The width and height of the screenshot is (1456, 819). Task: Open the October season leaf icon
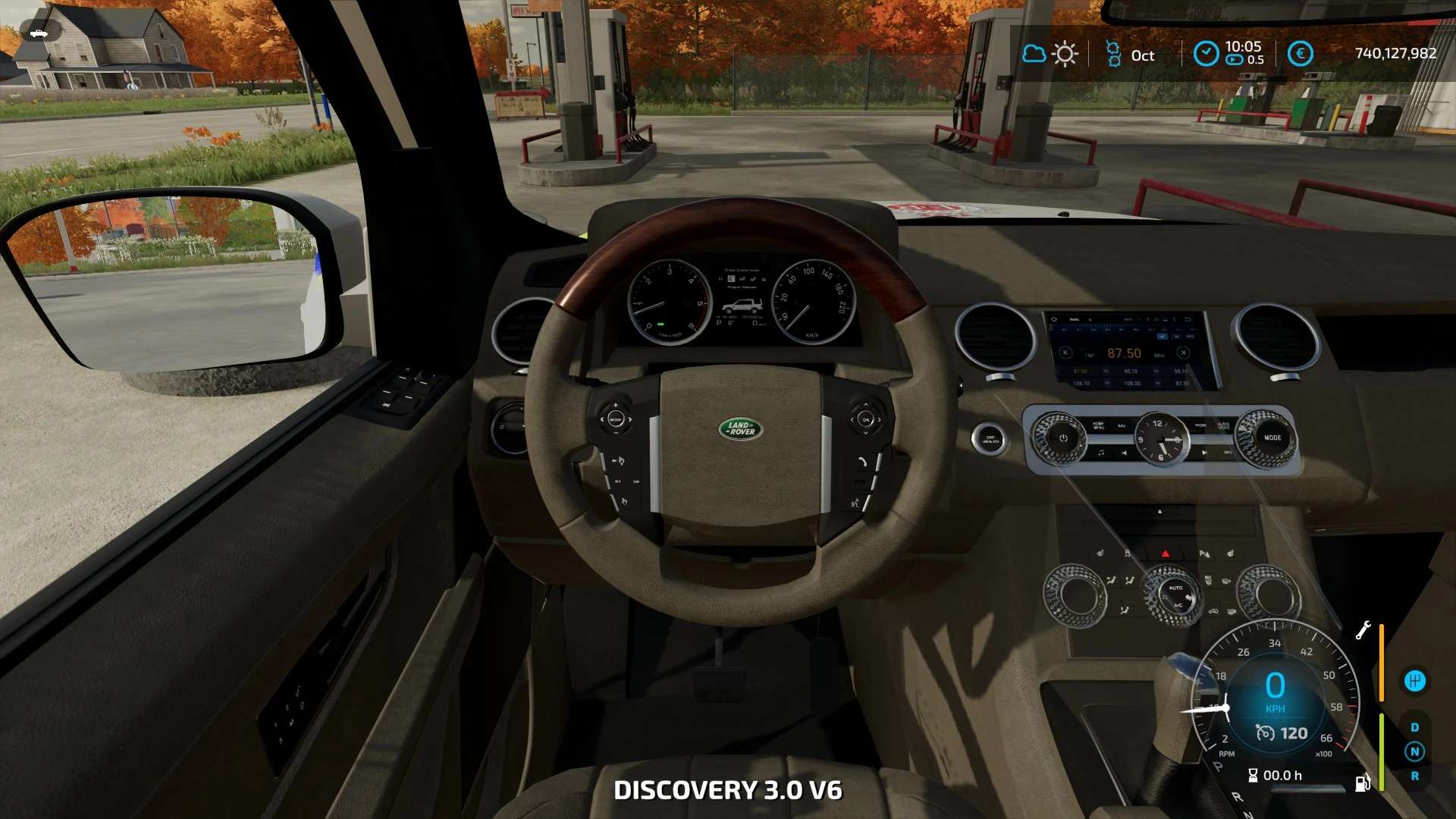pyautogui.click(x=1113, y=55)
